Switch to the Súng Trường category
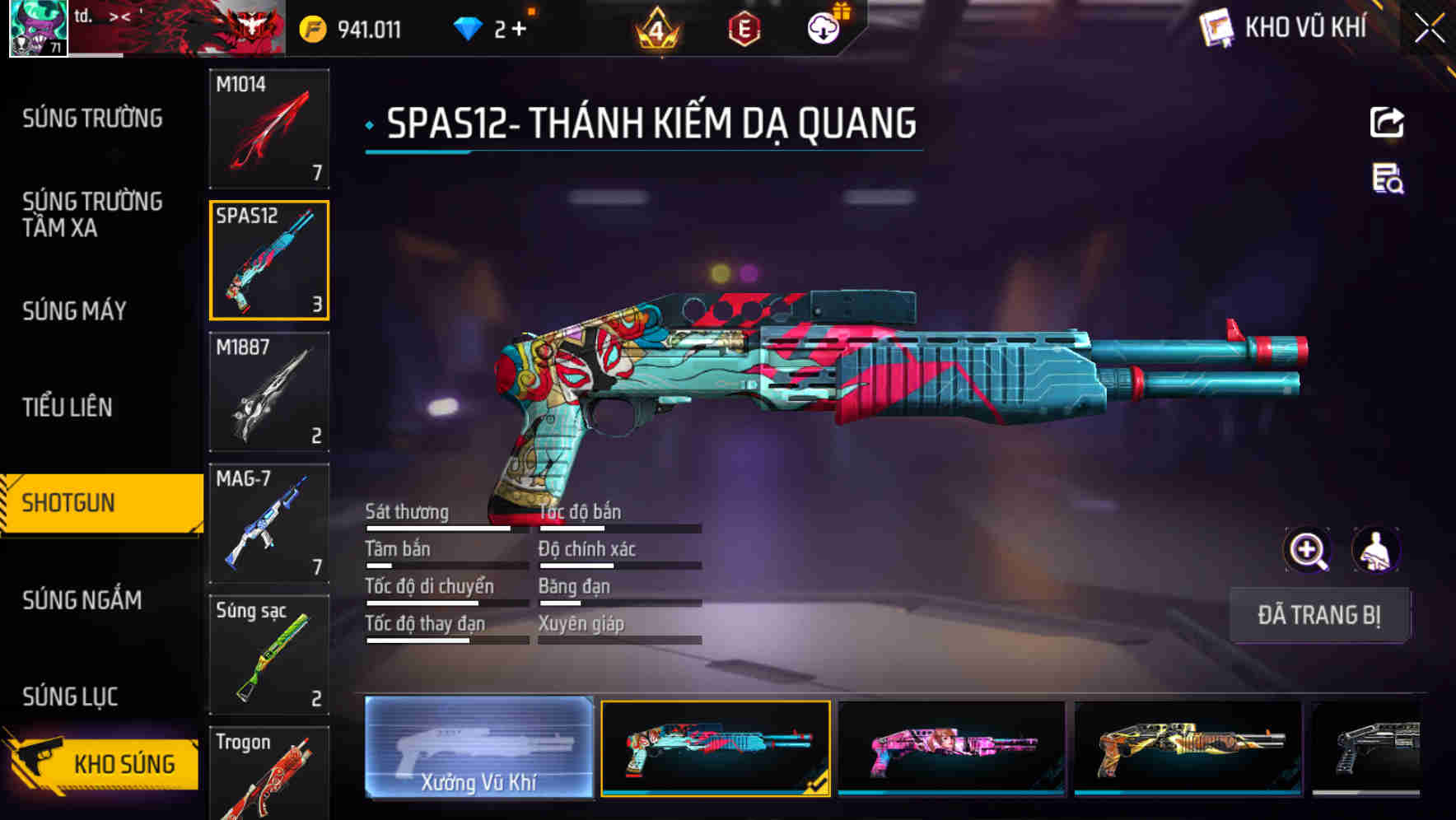 (x=93, y=118)
